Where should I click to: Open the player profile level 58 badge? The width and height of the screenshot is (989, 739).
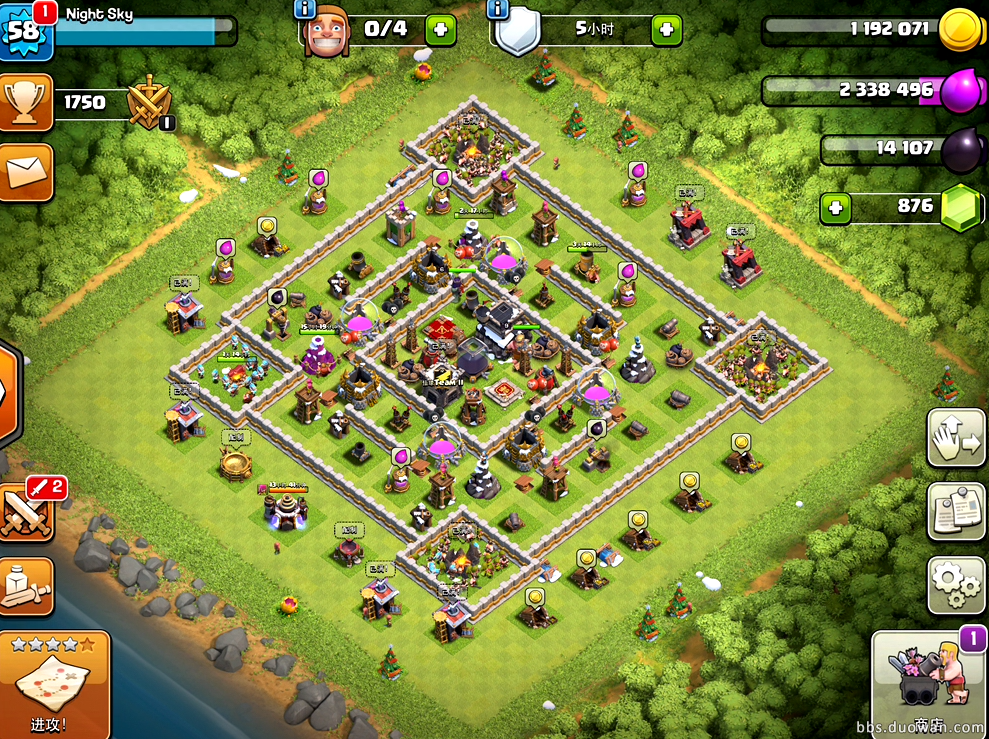tap(25, 28)
